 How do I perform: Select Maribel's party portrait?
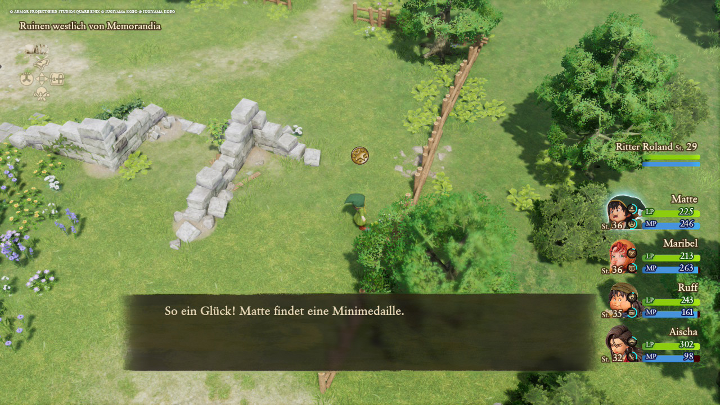[x=624, y=257]
